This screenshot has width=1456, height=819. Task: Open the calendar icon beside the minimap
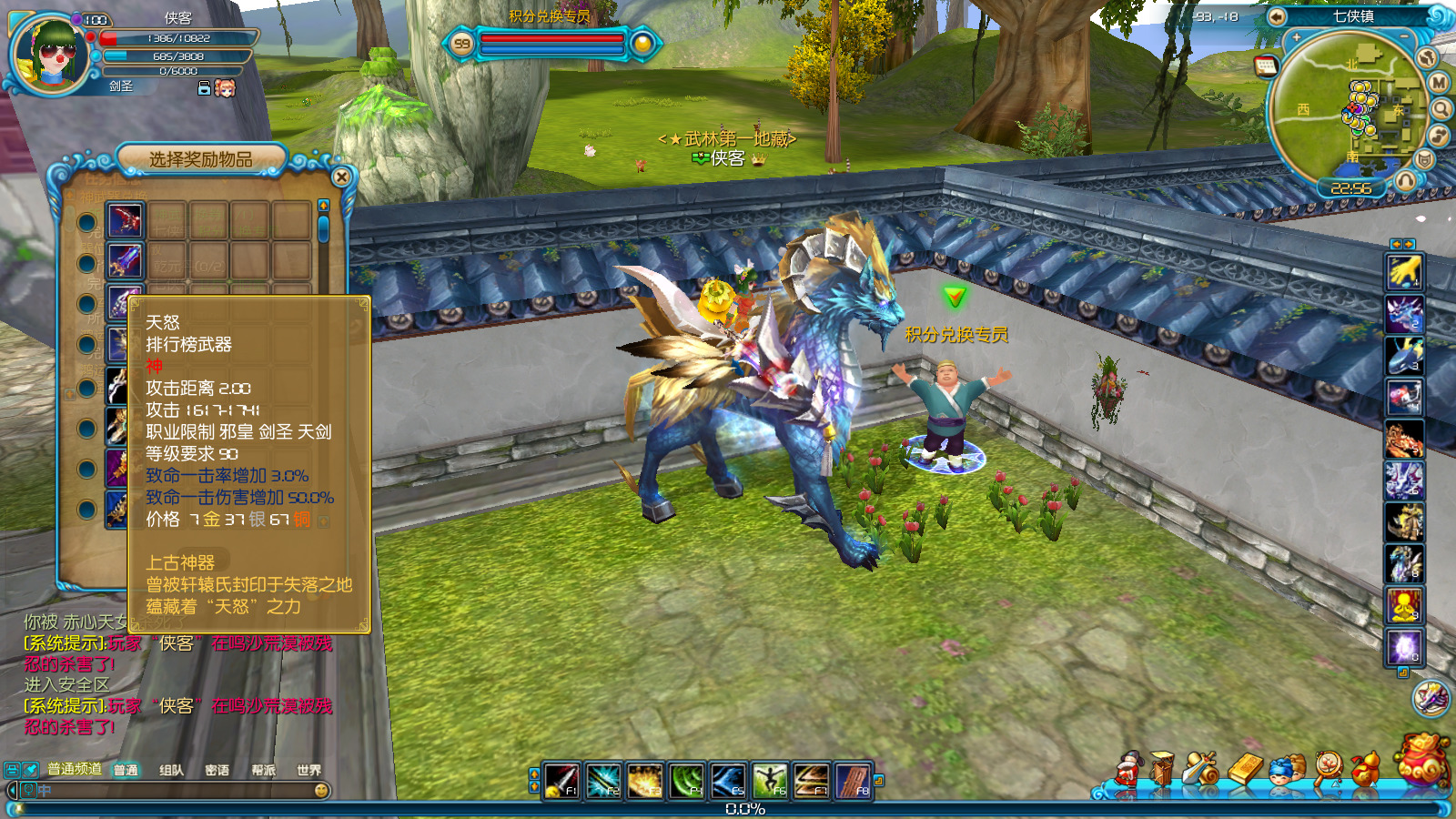tap(1265, 66)
